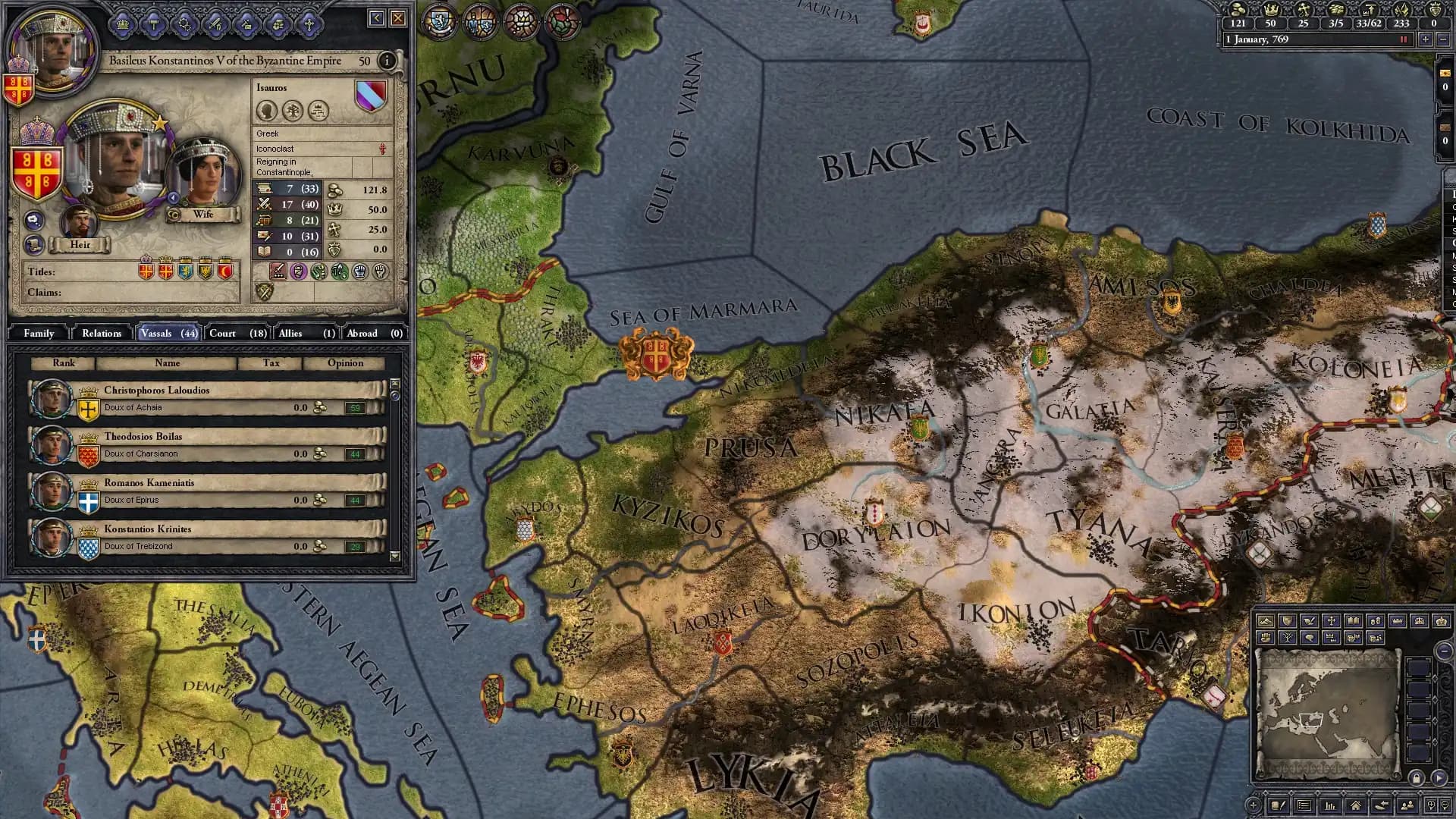Open the Intrigue screen gear icon
This screenshot has height=819, width=1456.
pyautogui.click(x=184, y=24)
